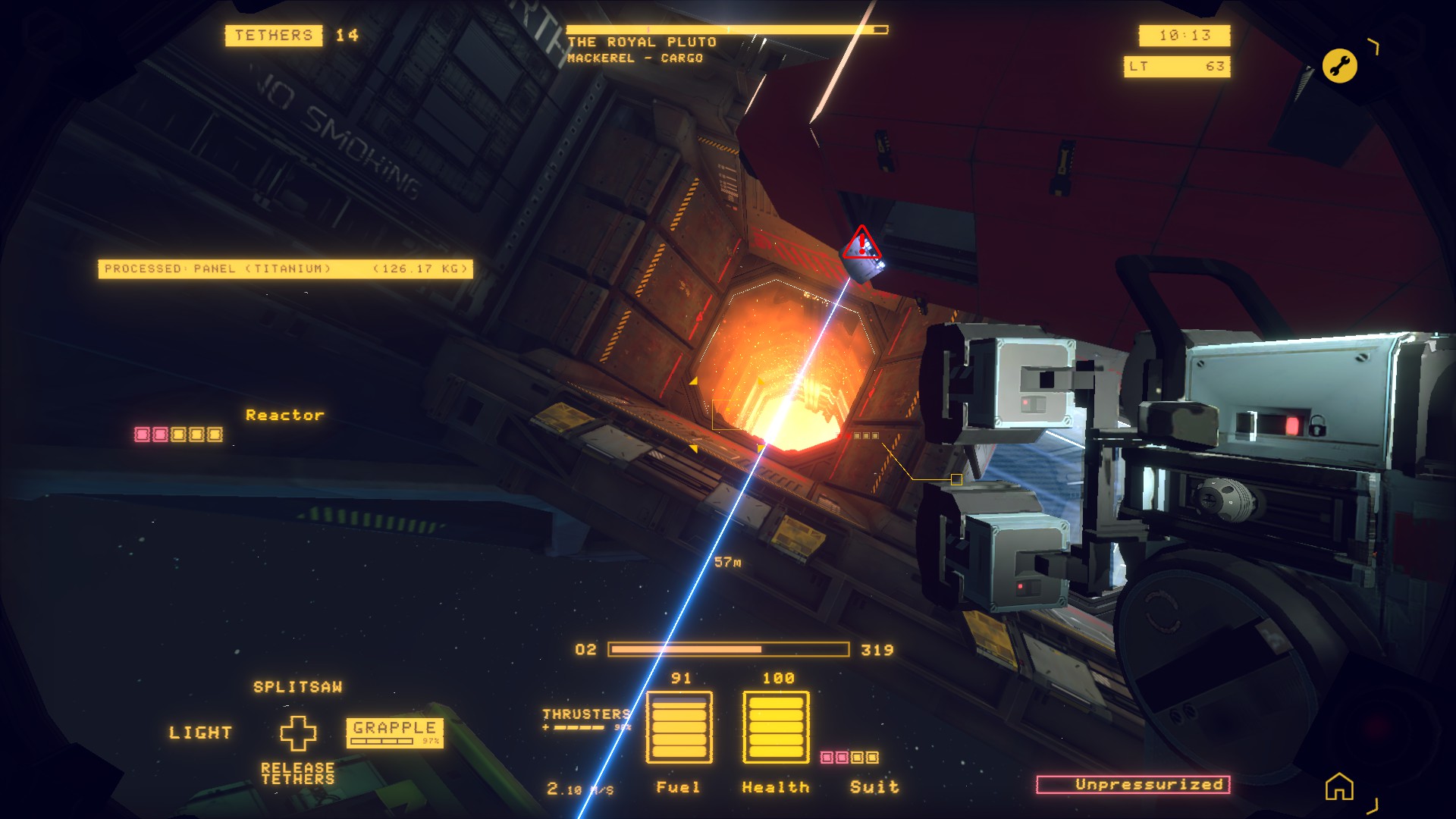The width and height of the screenshot is (1456, 819).
Task: Choose Release Tethers
Action: [x=297, y=773]
